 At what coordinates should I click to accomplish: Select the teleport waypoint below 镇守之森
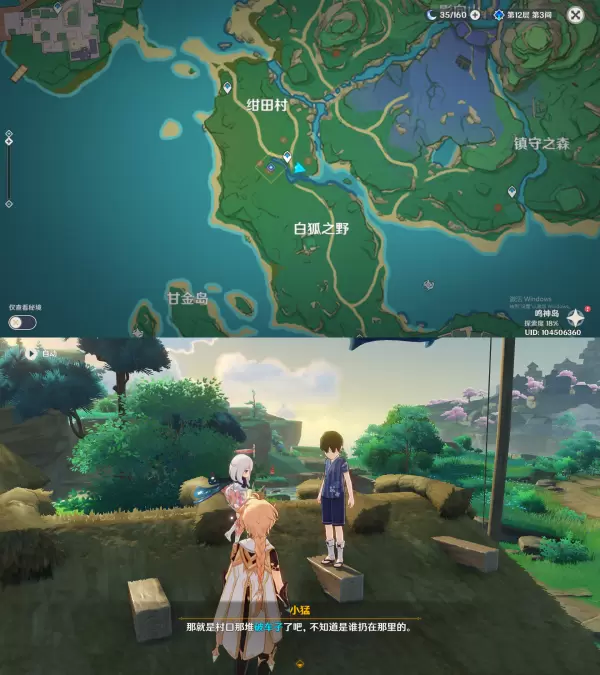512,190
